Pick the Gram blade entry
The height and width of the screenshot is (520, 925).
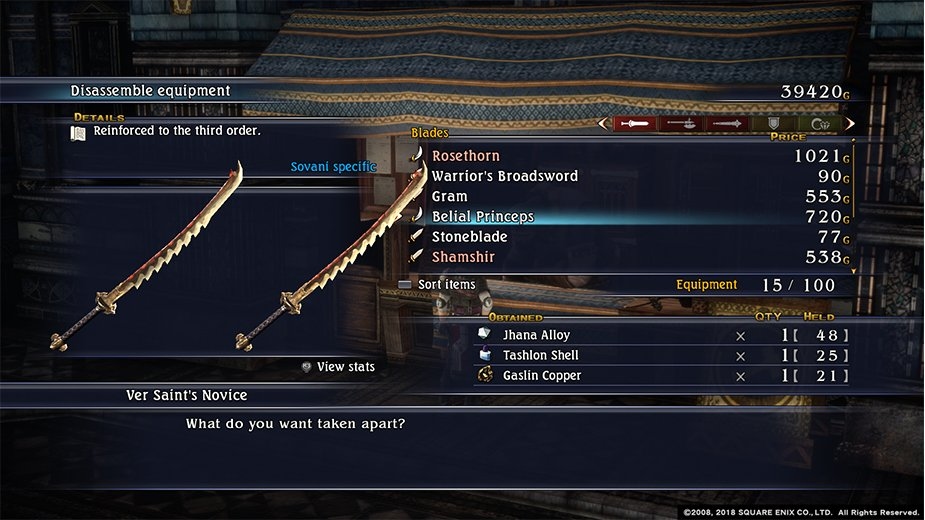point(449,197)
